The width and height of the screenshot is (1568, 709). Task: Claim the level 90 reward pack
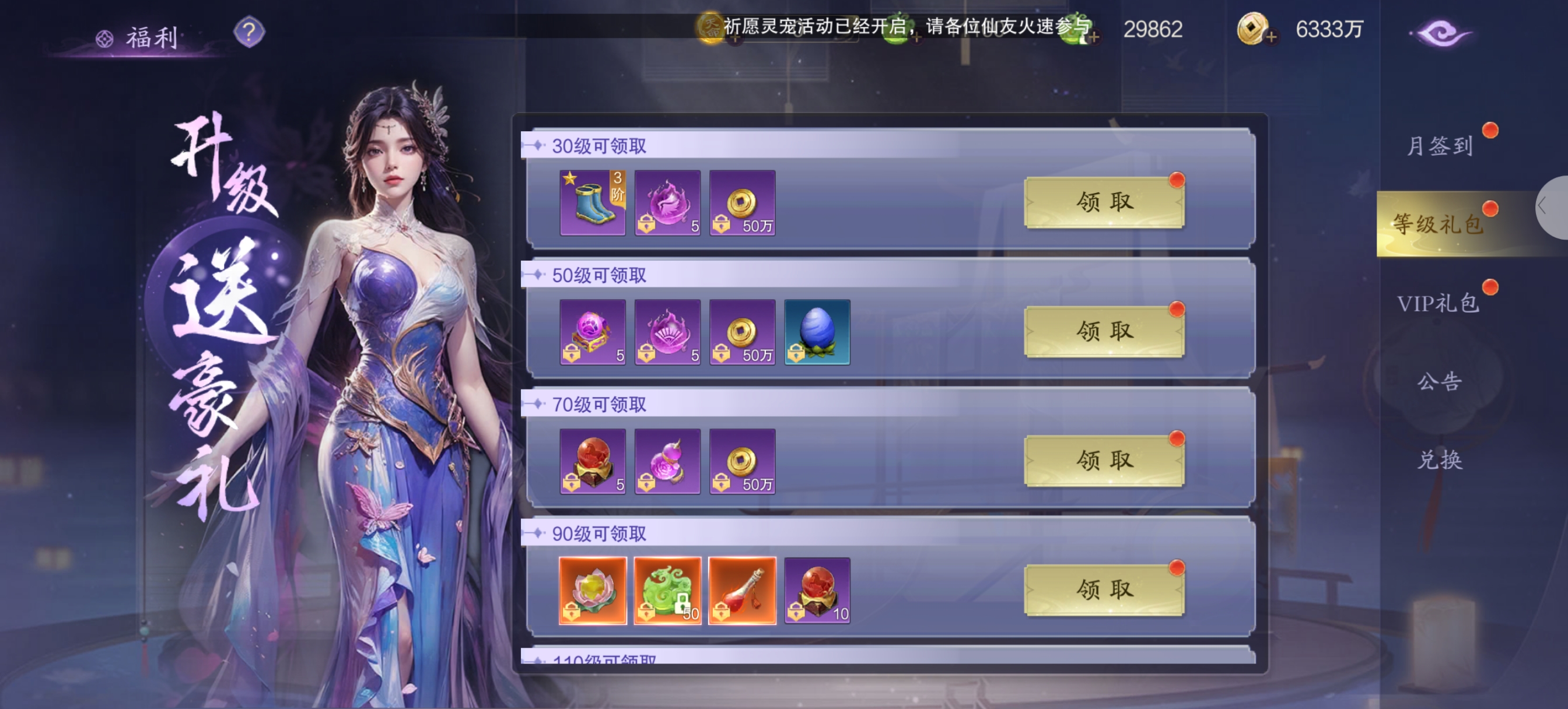(x=1104, y=589)
